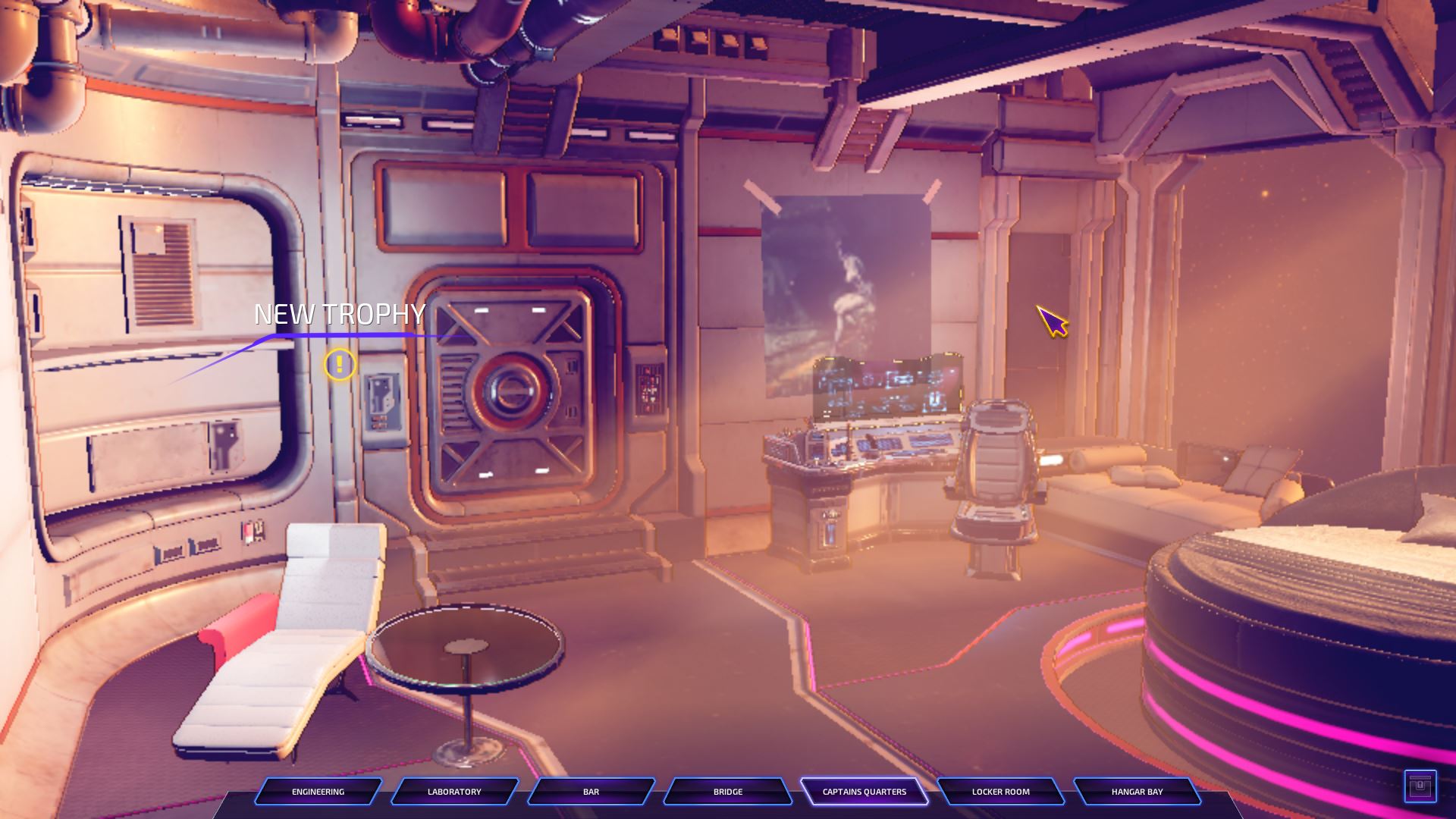Screen dimensions: 1456x819
Task: Open the keyhole vault icon in bottom-right corner
Action: click(1421, 785)
